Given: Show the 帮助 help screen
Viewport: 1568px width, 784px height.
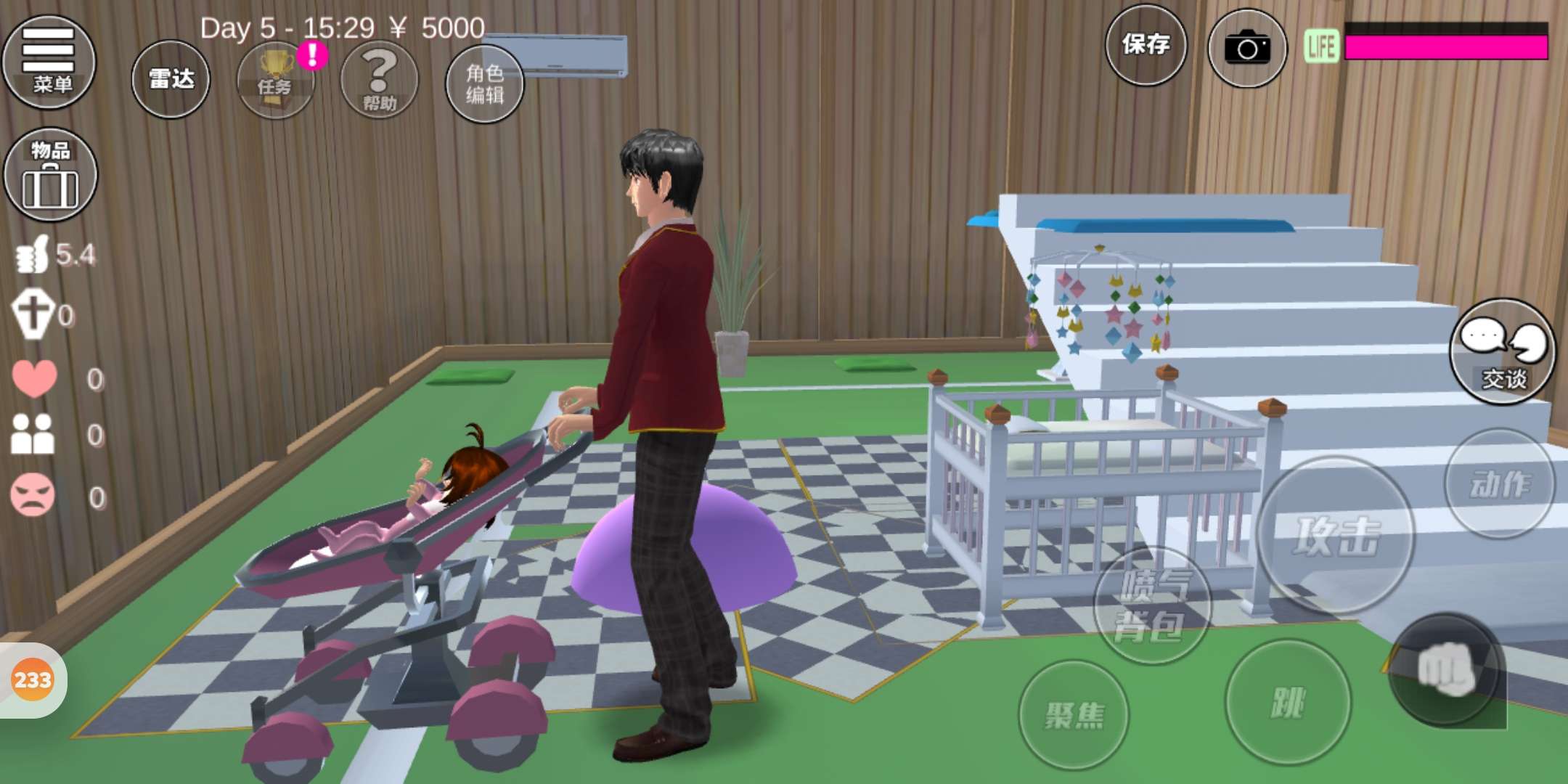Looking at the screenshot, I should click(379, 80).
